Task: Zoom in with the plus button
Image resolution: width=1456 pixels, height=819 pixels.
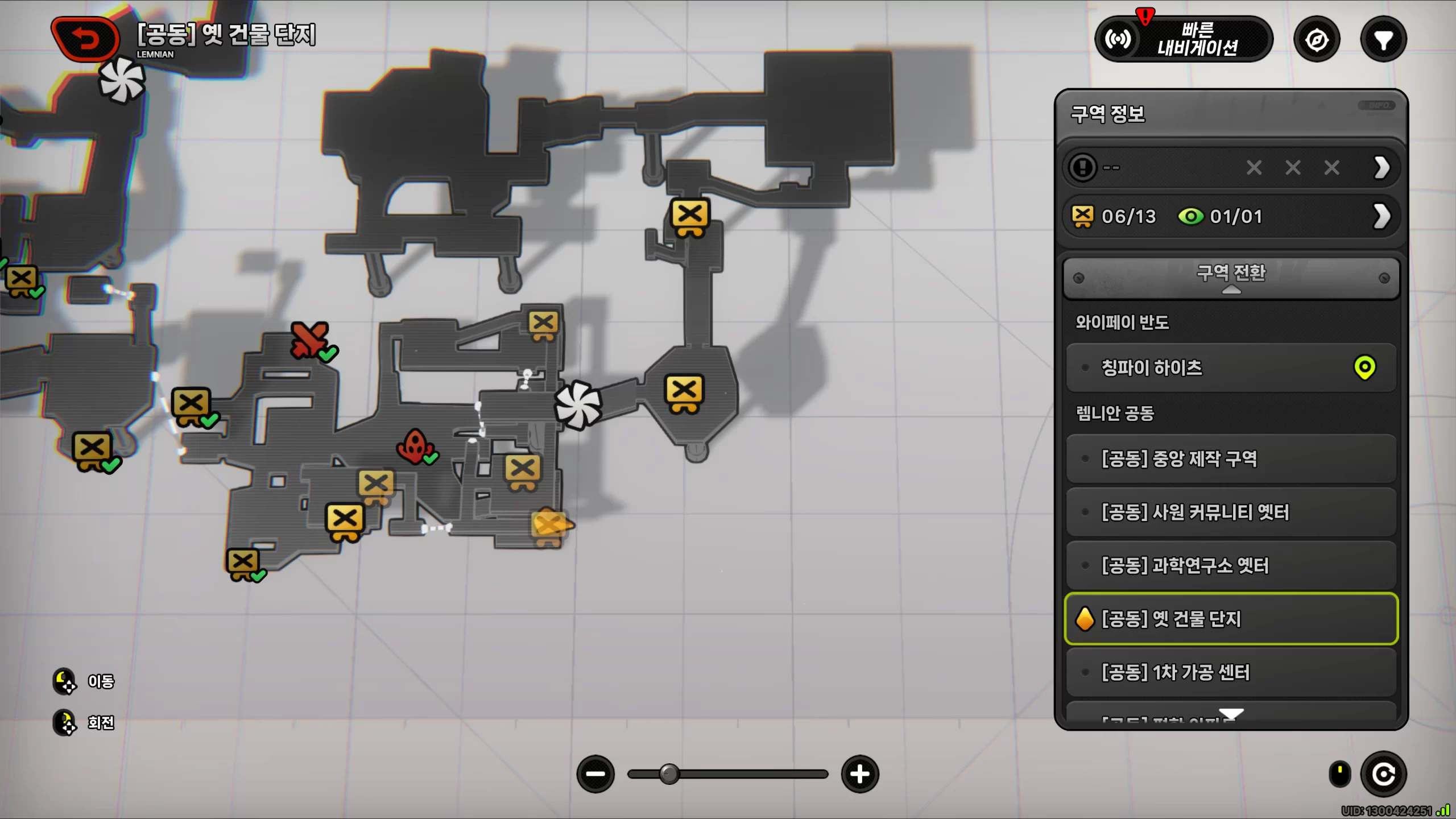Action: 859,774
